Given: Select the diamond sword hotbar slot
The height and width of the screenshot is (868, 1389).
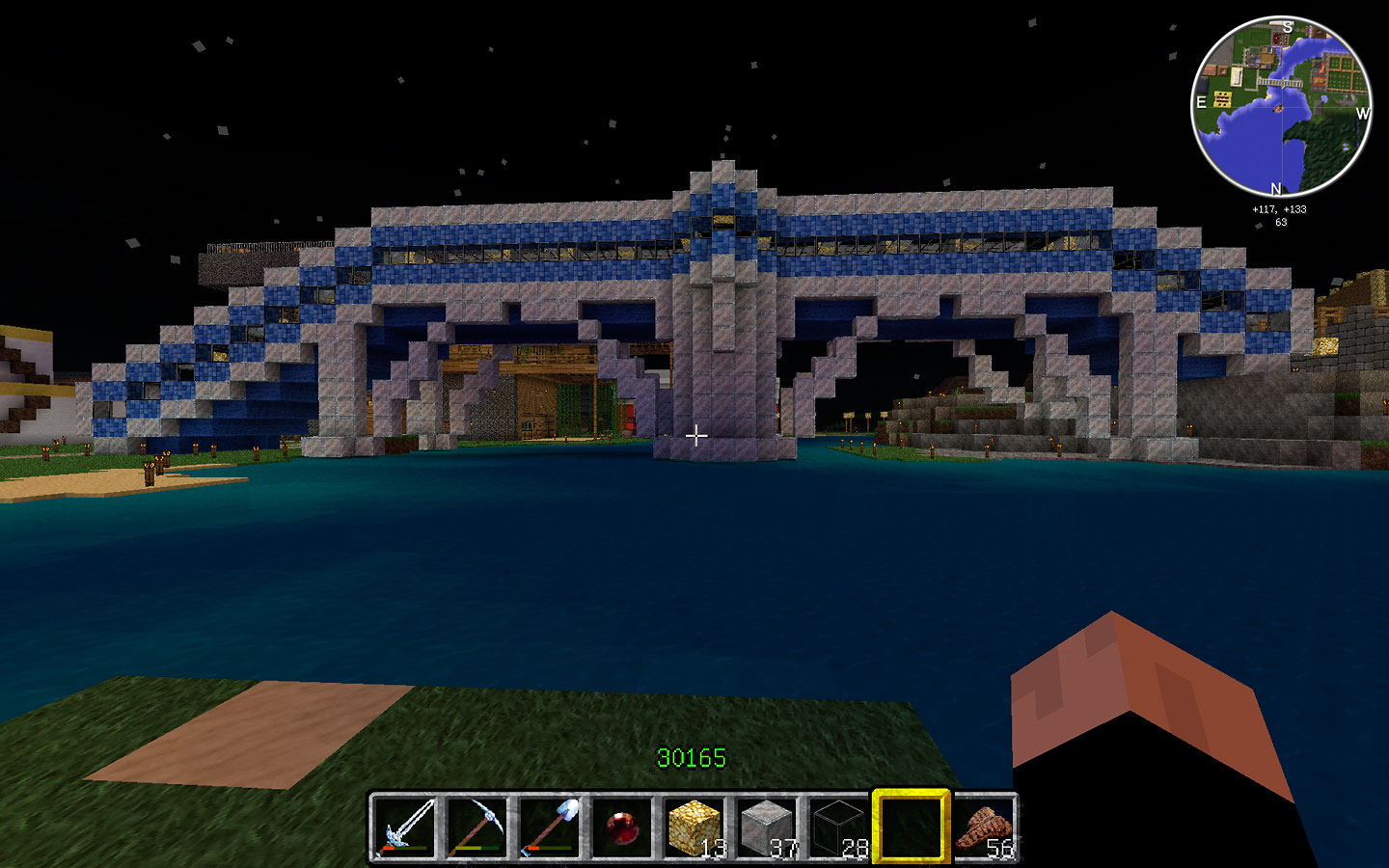Looking at the screenshot, I should [405, 827].
